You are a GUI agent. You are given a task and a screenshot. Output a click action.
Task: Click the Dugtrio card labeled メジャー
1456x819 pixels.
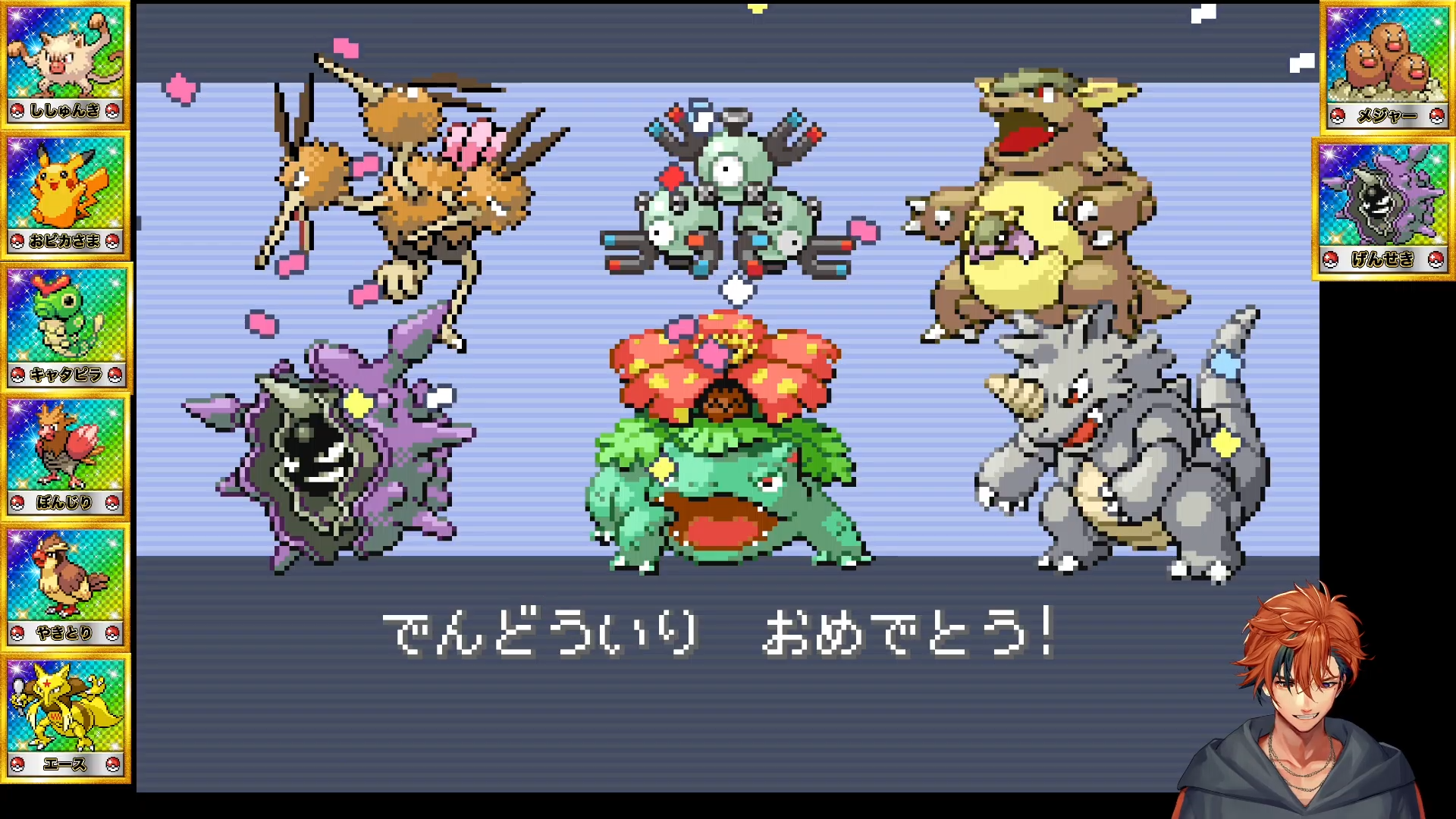pos(1386,67)
